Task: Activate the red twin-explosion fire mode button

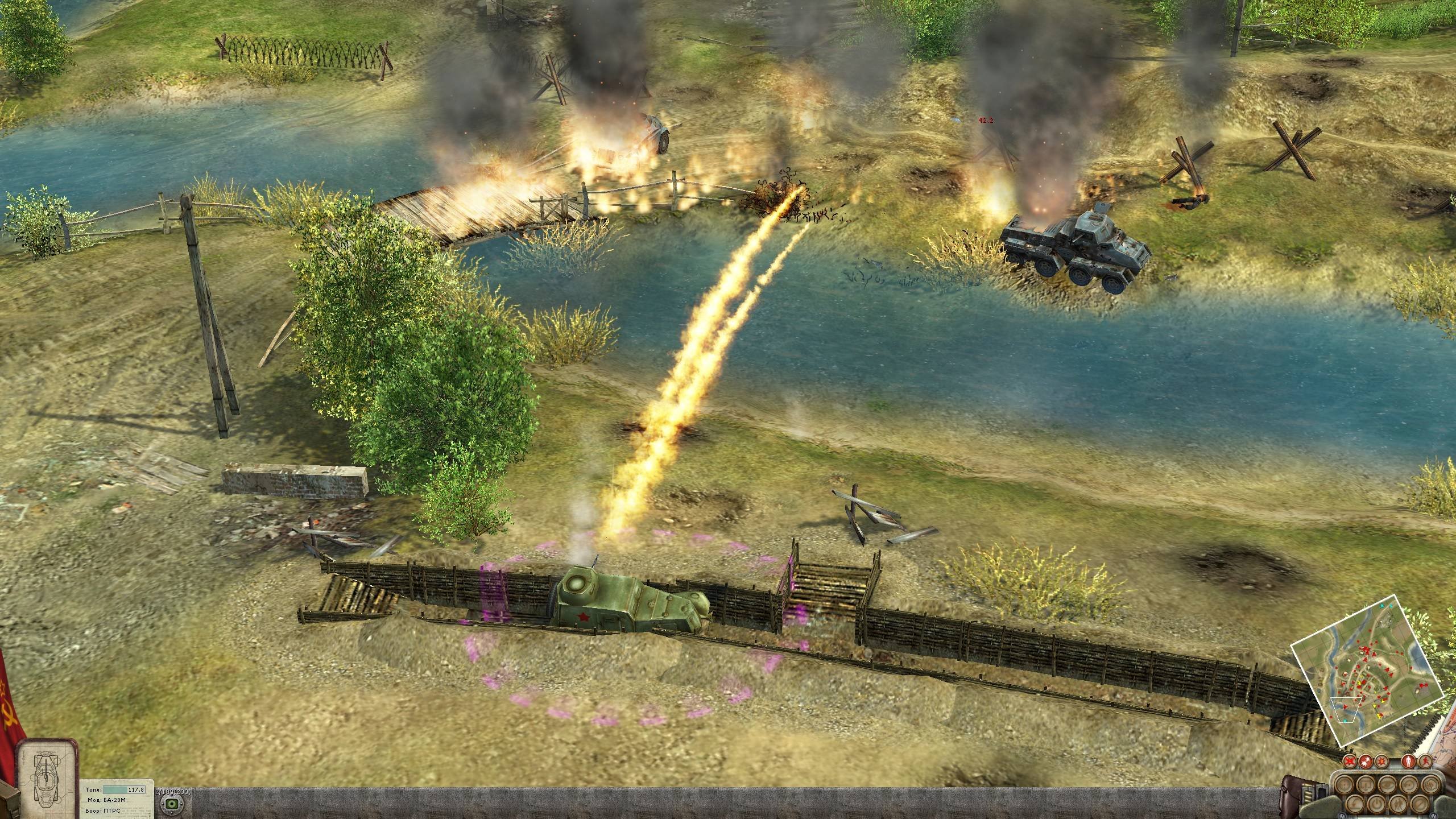Action: pos(1366,761)
